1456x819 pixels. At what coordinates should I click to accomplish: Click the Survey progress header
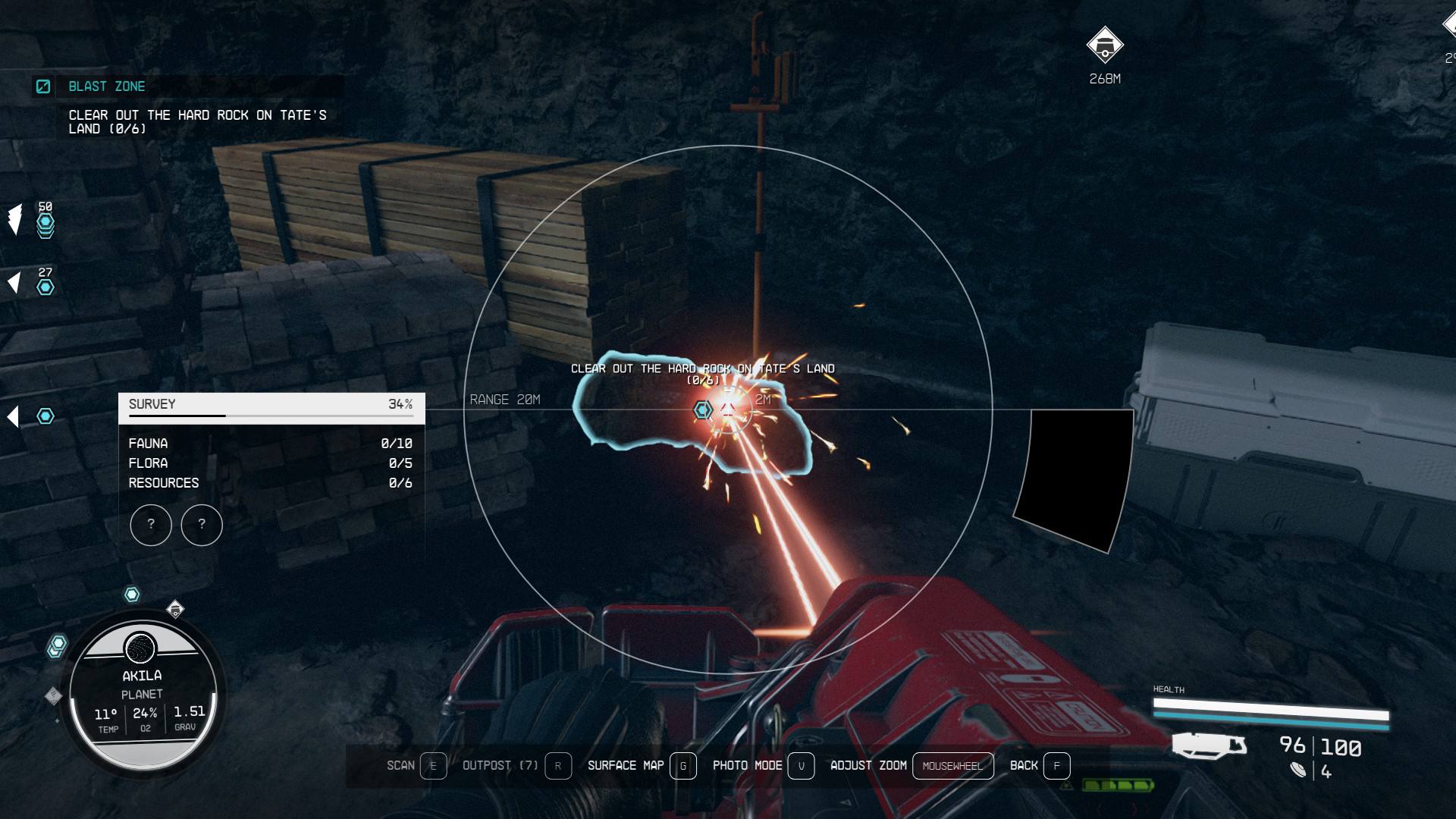pos(271,405)
